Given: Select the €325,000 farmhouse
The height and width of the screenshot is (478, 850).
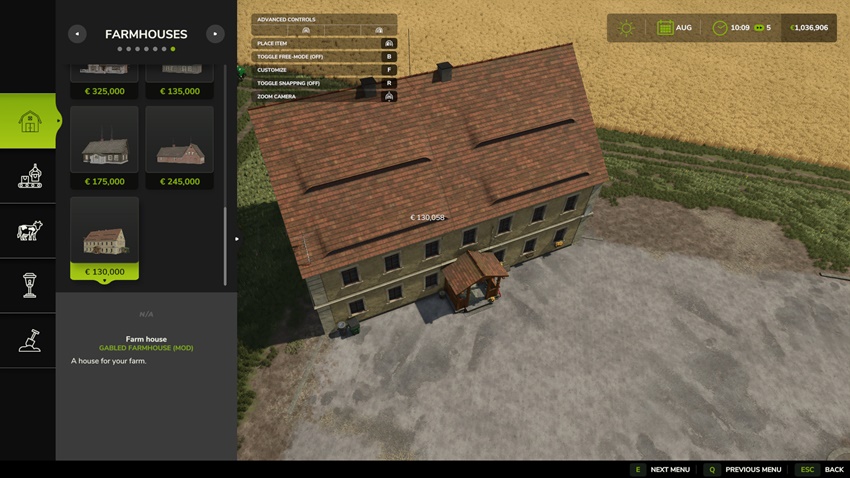Looking at the screenshot, I should [104, 80].
